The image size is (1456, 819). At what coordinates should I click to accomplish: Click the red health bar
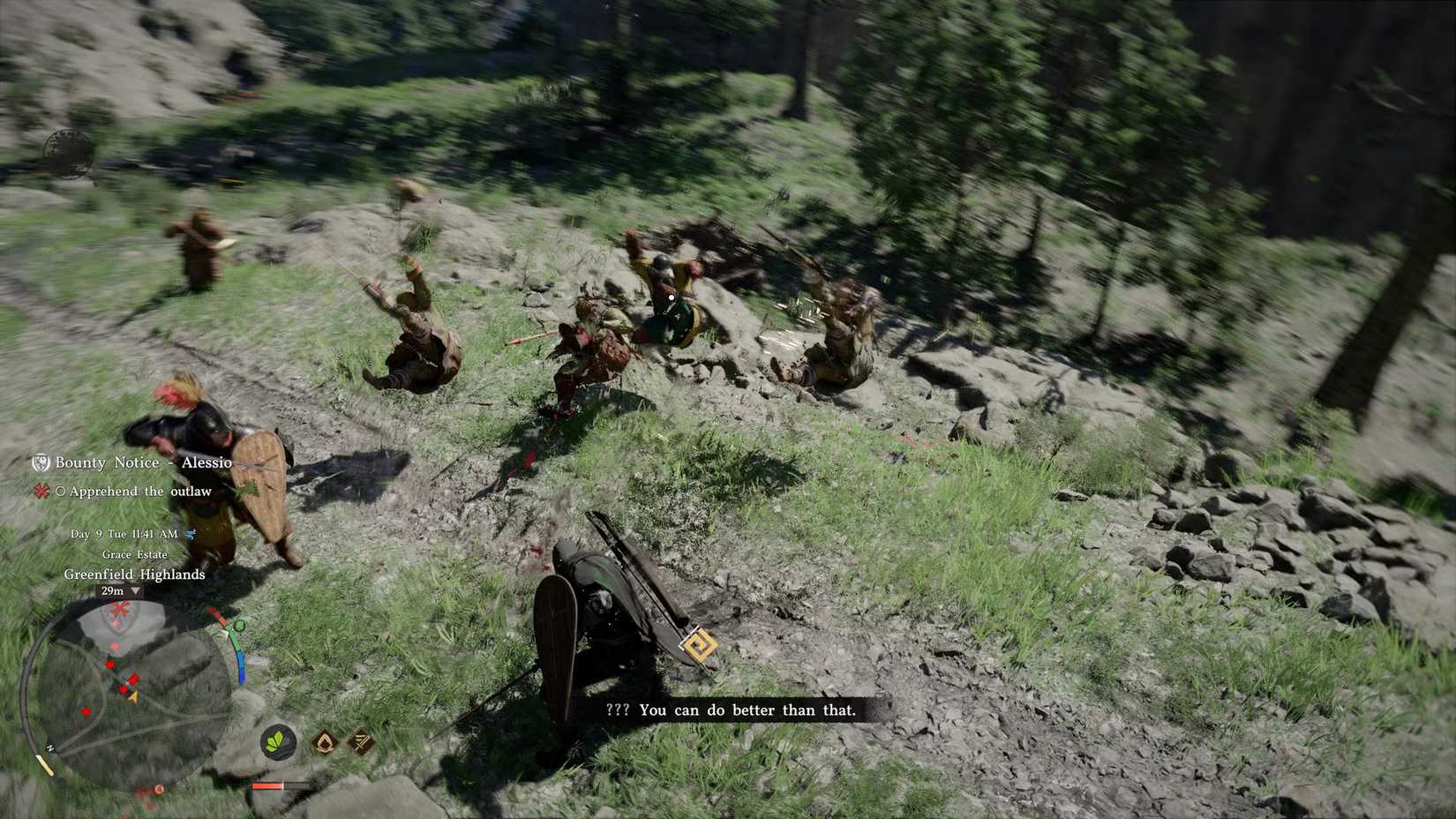coord(268,785)
